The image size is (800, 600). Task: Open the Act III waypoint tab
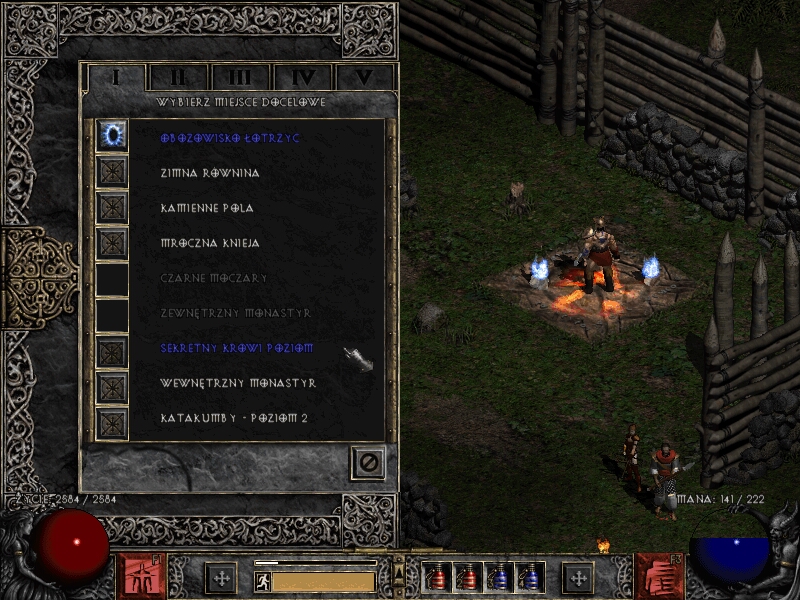240,77
